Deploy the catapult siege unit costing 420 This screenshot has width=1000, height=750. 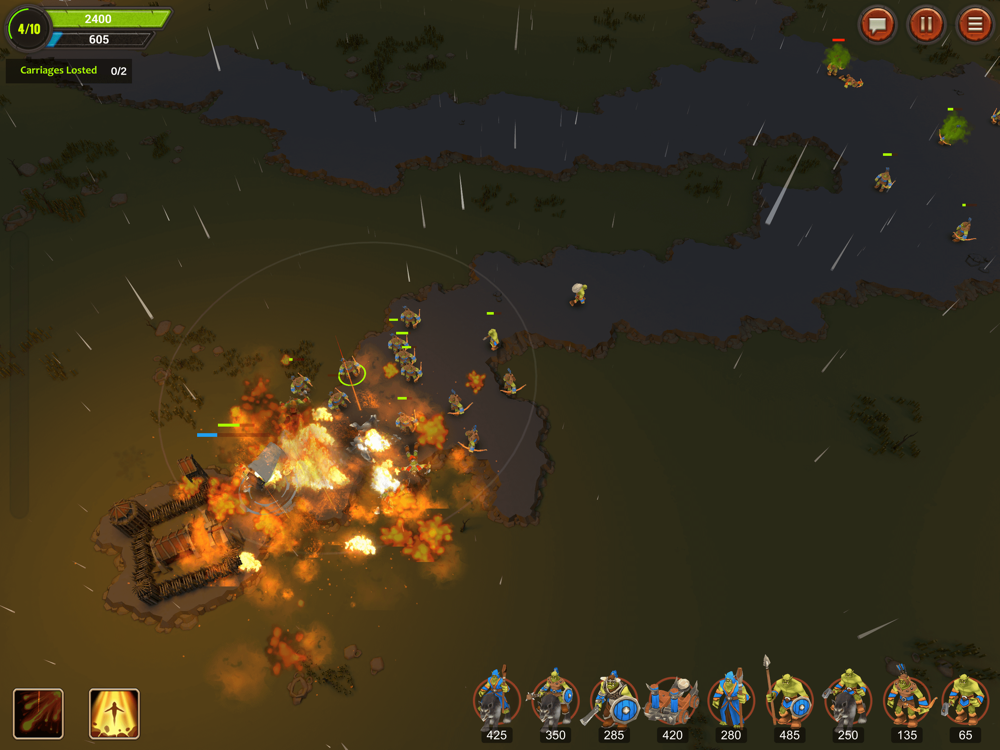[672, 701]
